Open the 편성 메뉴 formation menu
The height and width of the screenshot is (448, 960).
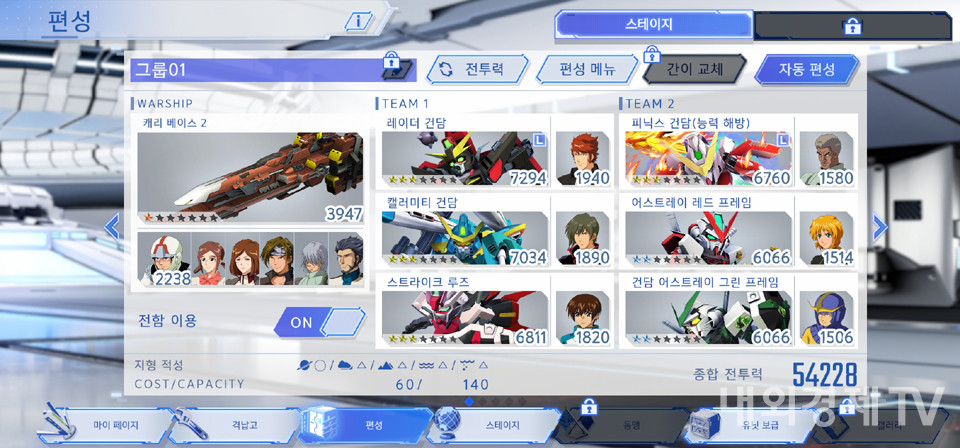coord(586,70)
